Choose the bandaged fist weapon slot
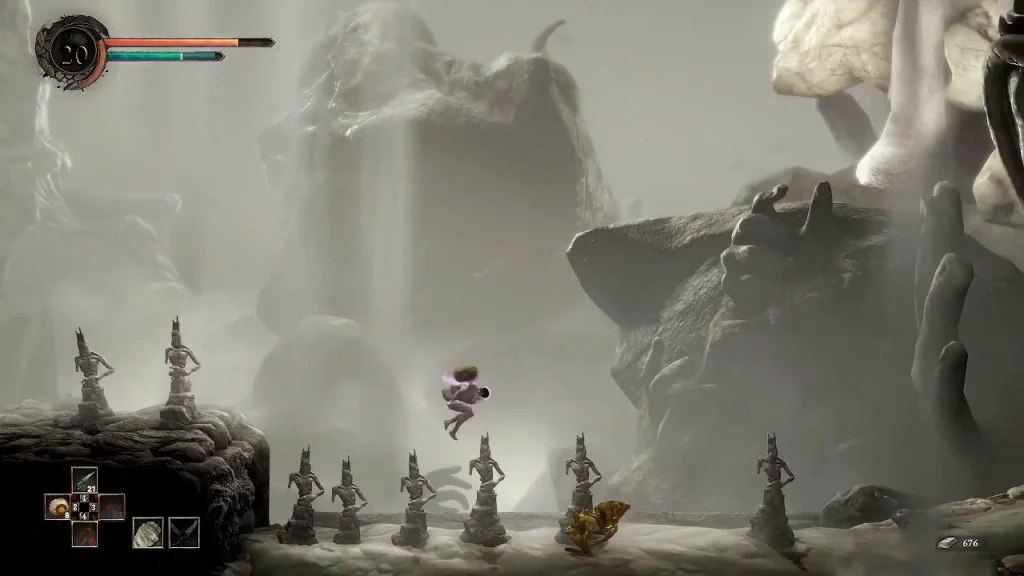This screenshot has height=576, width=1024. (x=148, y=532)
